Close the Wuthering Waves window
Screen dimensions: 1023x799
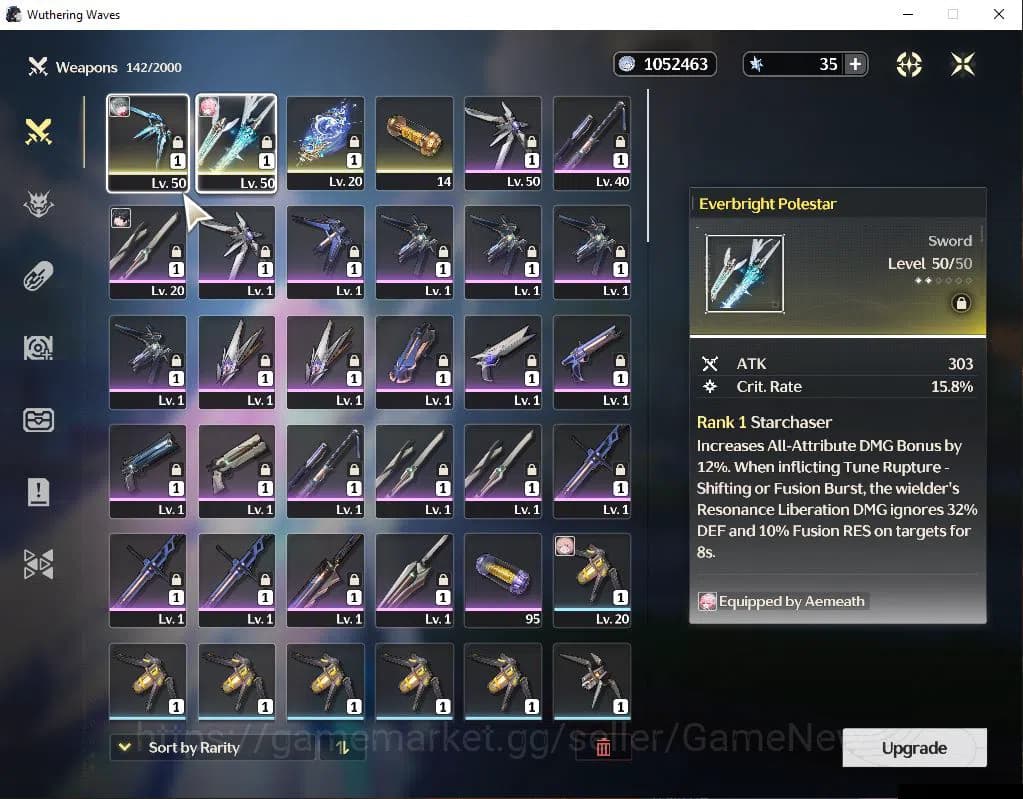[998, 15]
